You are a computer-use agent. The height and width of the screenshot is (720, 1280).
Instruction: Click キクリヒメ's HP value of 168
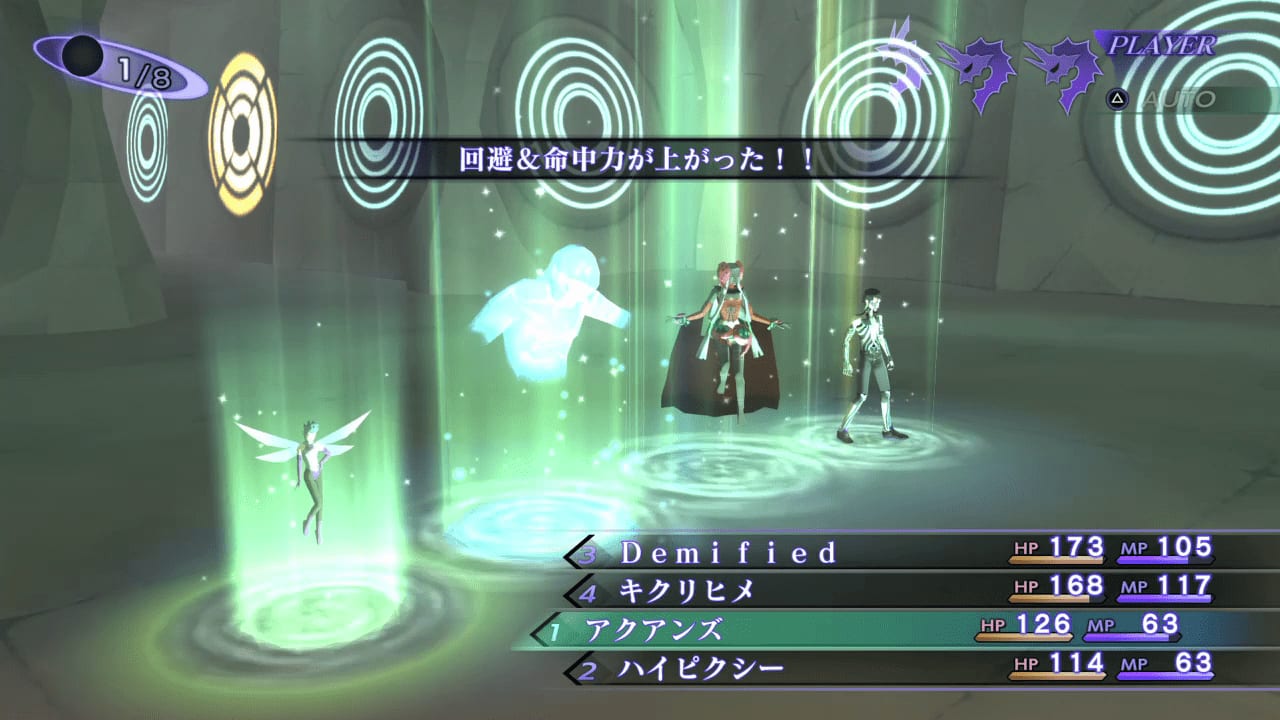pos(1075,586)
